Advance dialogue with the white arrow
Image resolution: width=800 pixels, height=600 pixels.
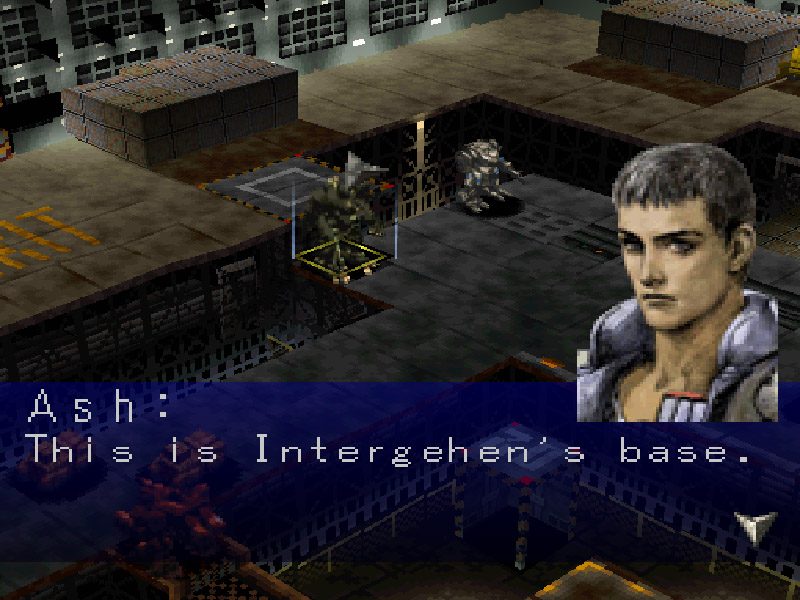pos(754,526)
